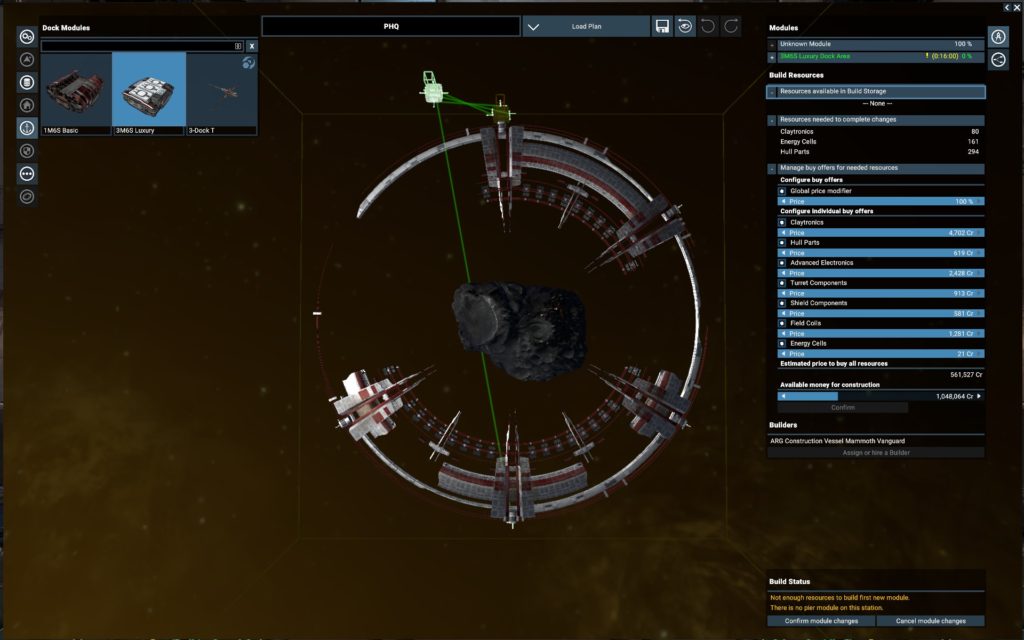Click the PHQ station name field
The width and height of the screenshot is (1024, 640).
coord(390,27)
